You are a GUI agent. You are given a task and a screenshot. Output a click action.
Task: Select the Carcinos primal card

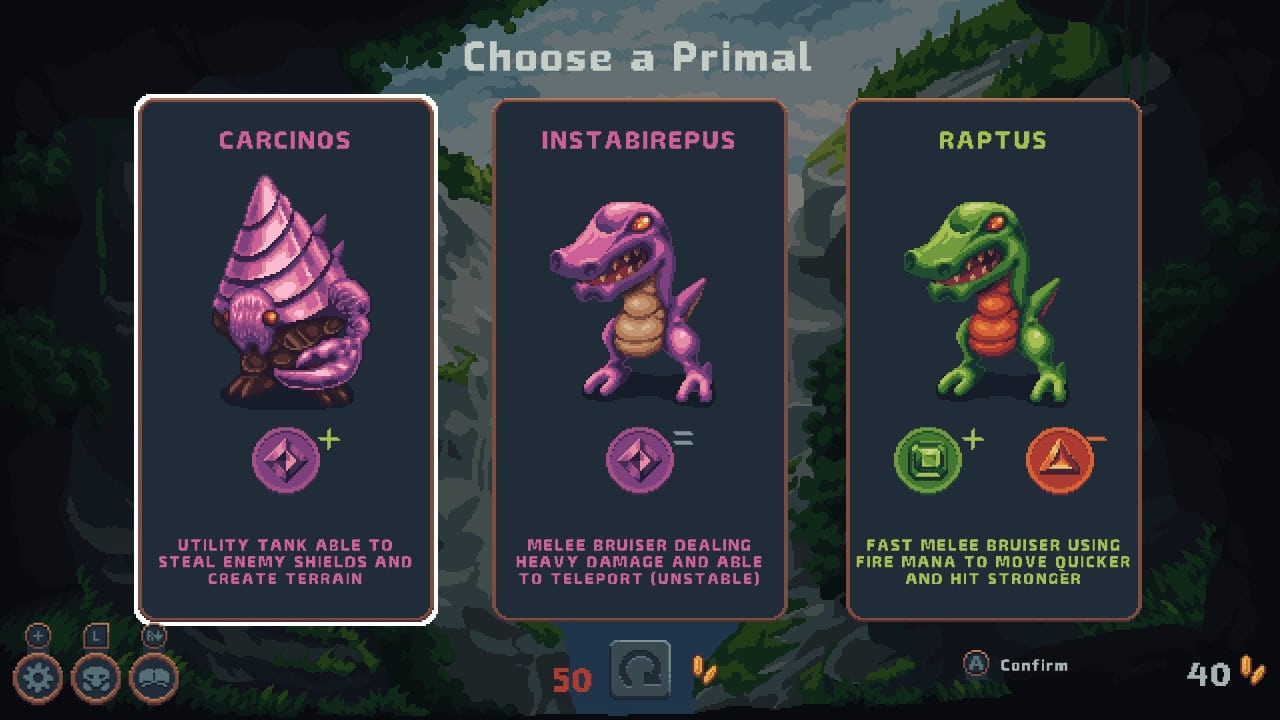click(285, 360)
